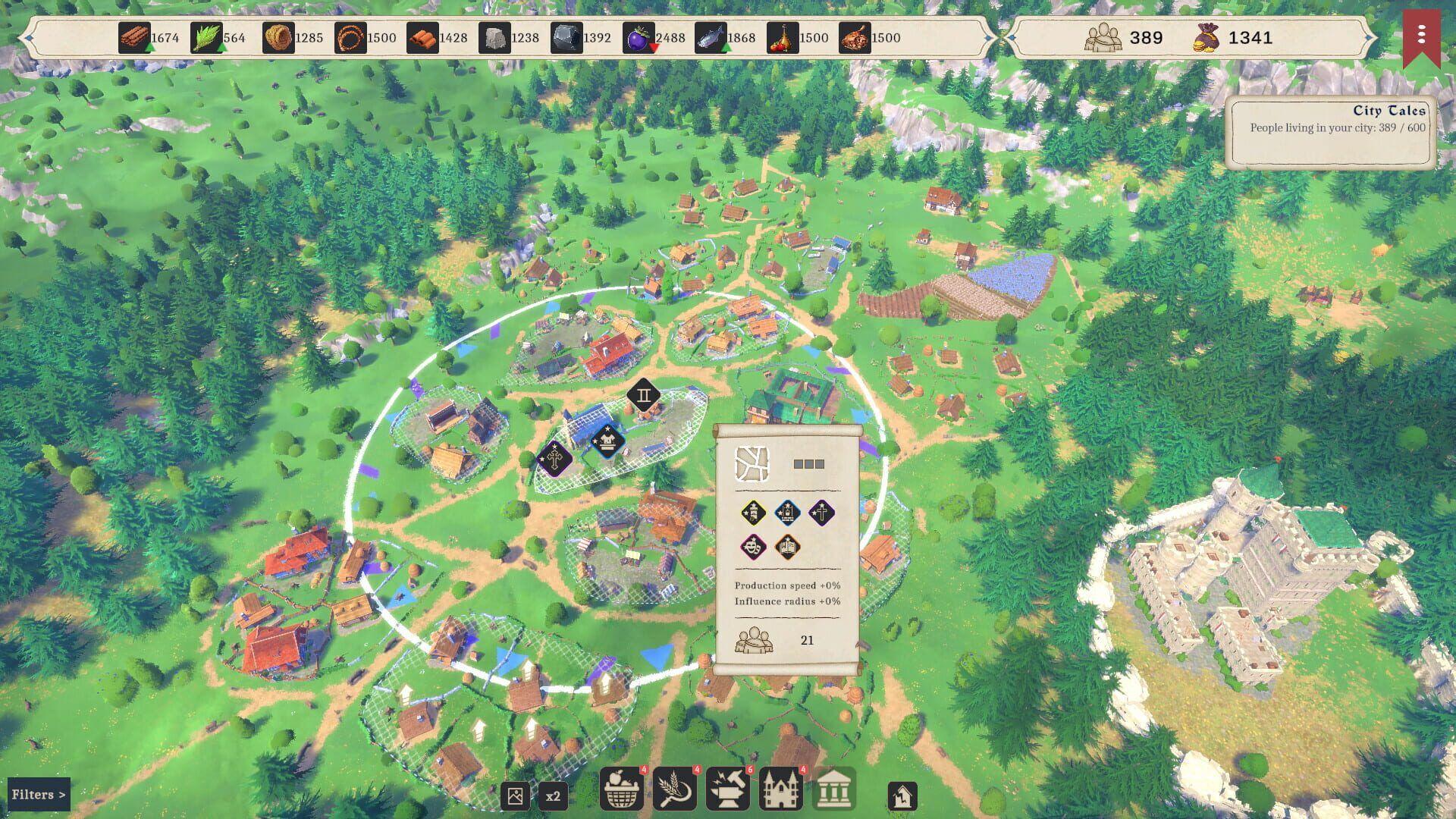Click the highlighted temple buildings icon

click(x=834, y=790)
